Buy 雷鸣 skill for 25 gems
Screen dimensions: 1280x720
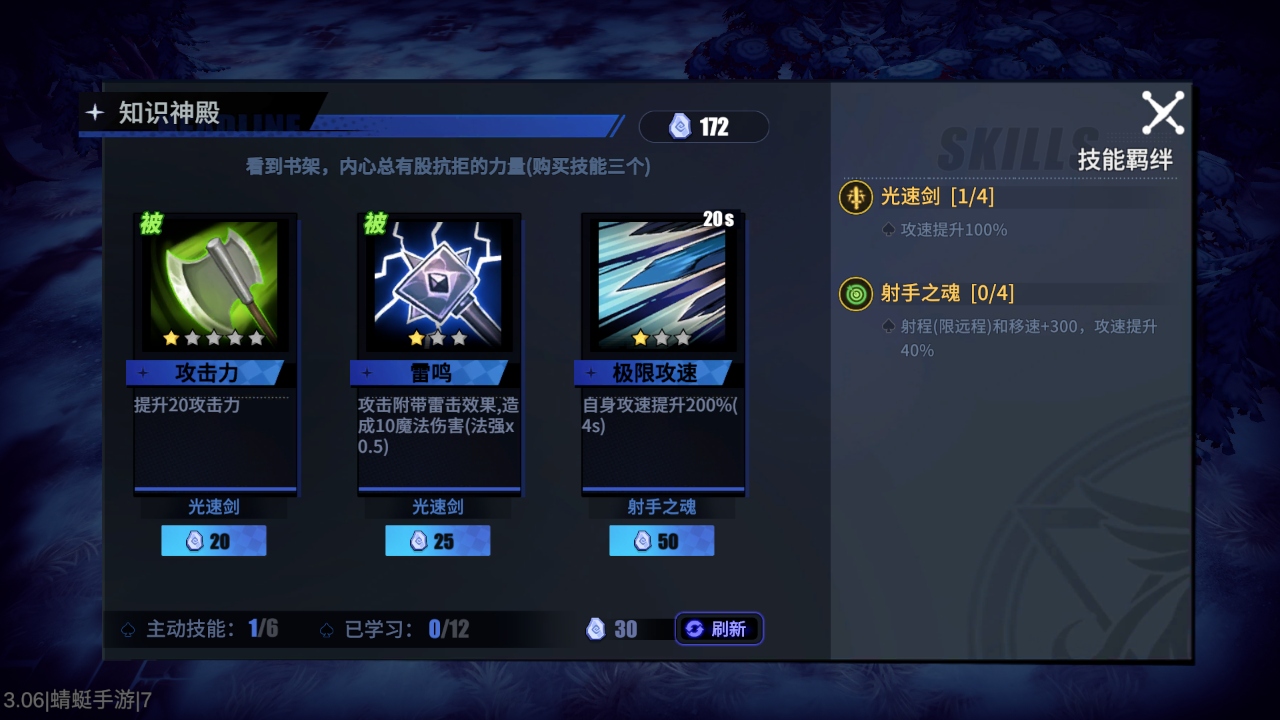tap(438, 541)
